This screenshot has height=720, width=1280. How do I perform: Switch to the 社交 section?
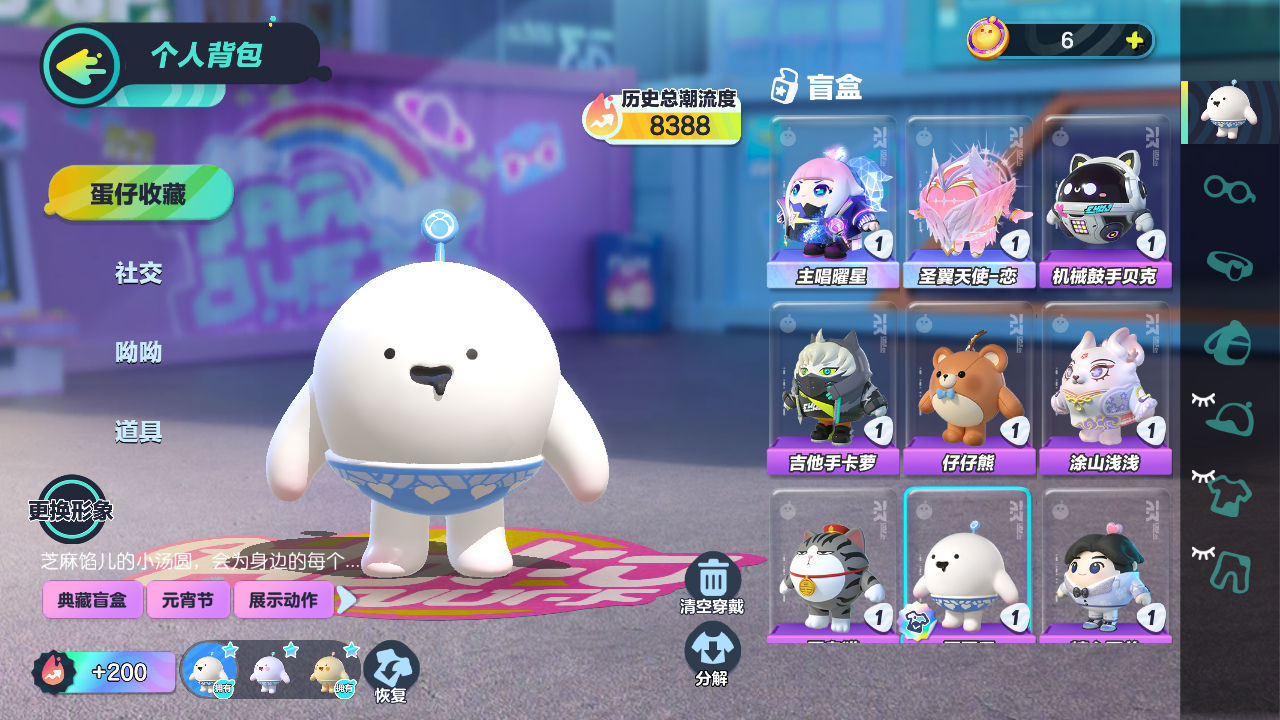138,273
